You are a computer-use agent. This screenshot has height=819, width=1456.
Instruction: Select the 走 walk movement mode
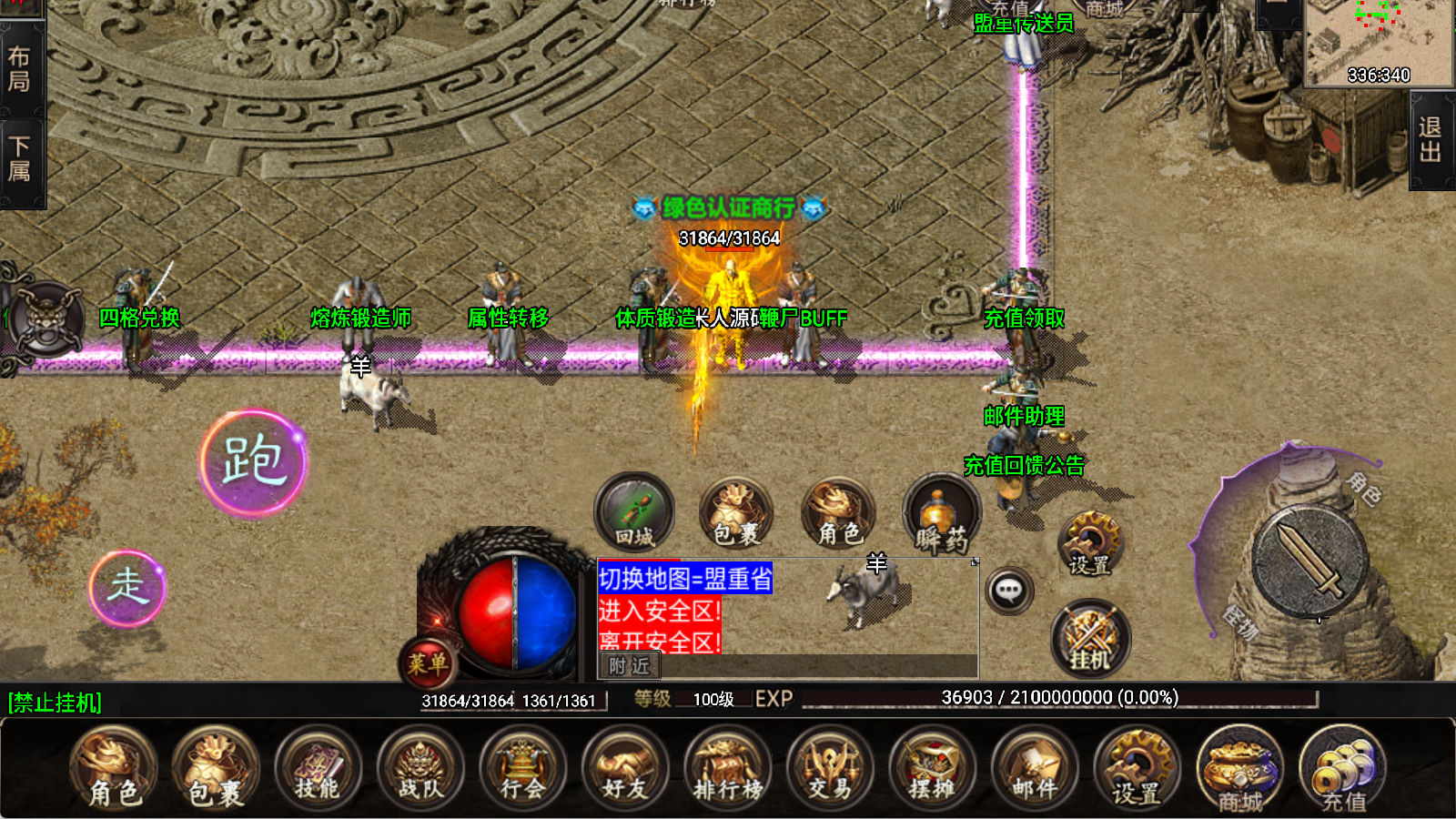click(127, 588)
